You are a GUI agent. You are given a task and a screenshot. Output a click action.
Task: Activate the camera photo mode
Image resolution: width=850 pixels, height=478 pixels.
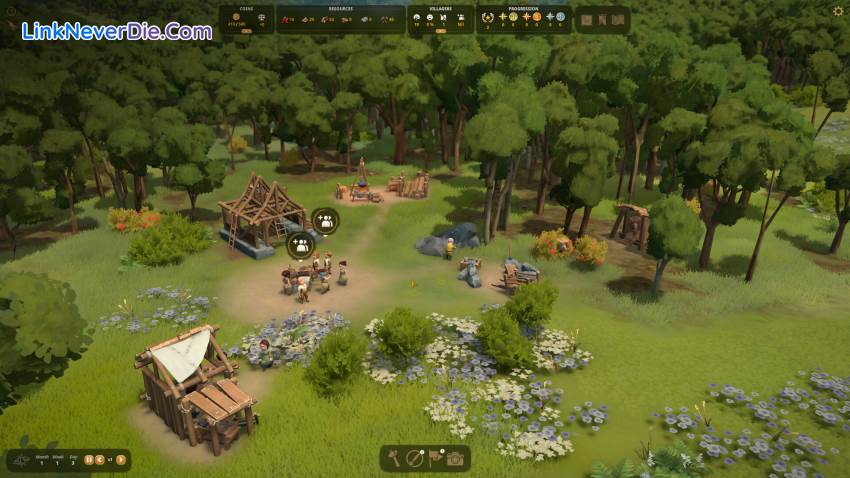coord(455,458)
